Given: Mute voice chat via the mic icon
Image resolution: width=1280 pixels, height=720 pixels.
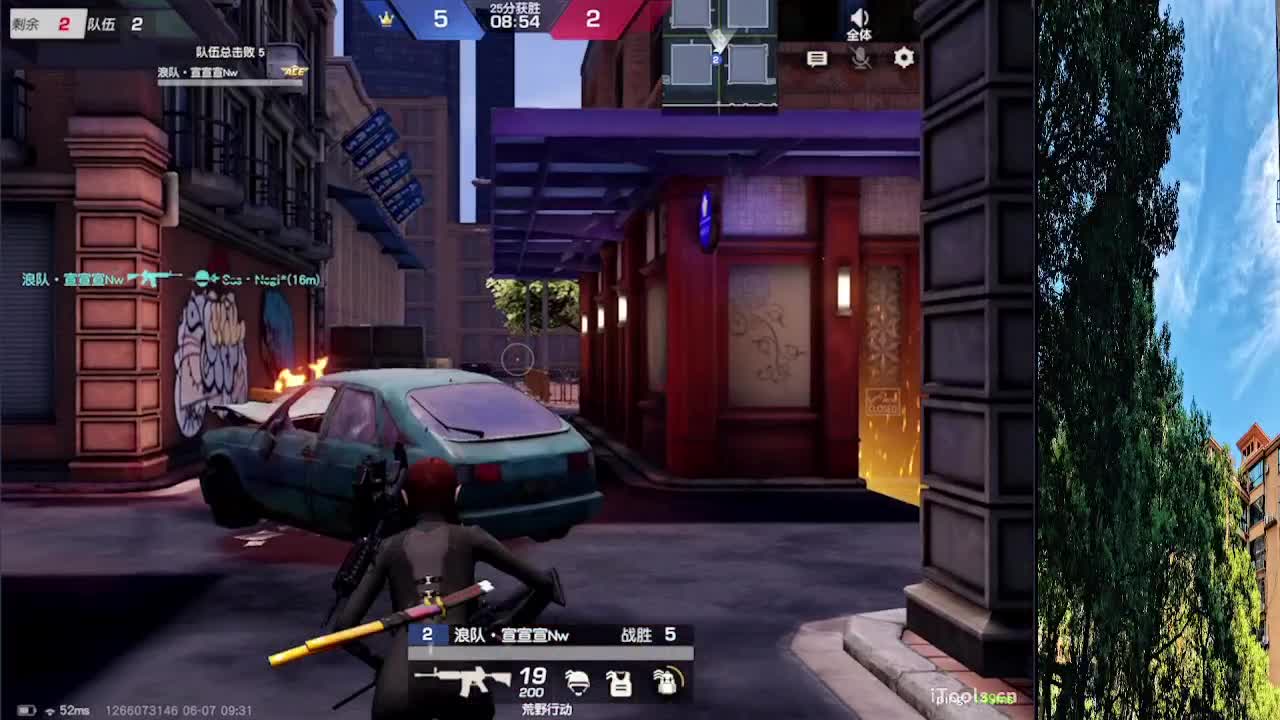Looking at the screenshot, I should [862, 60].
